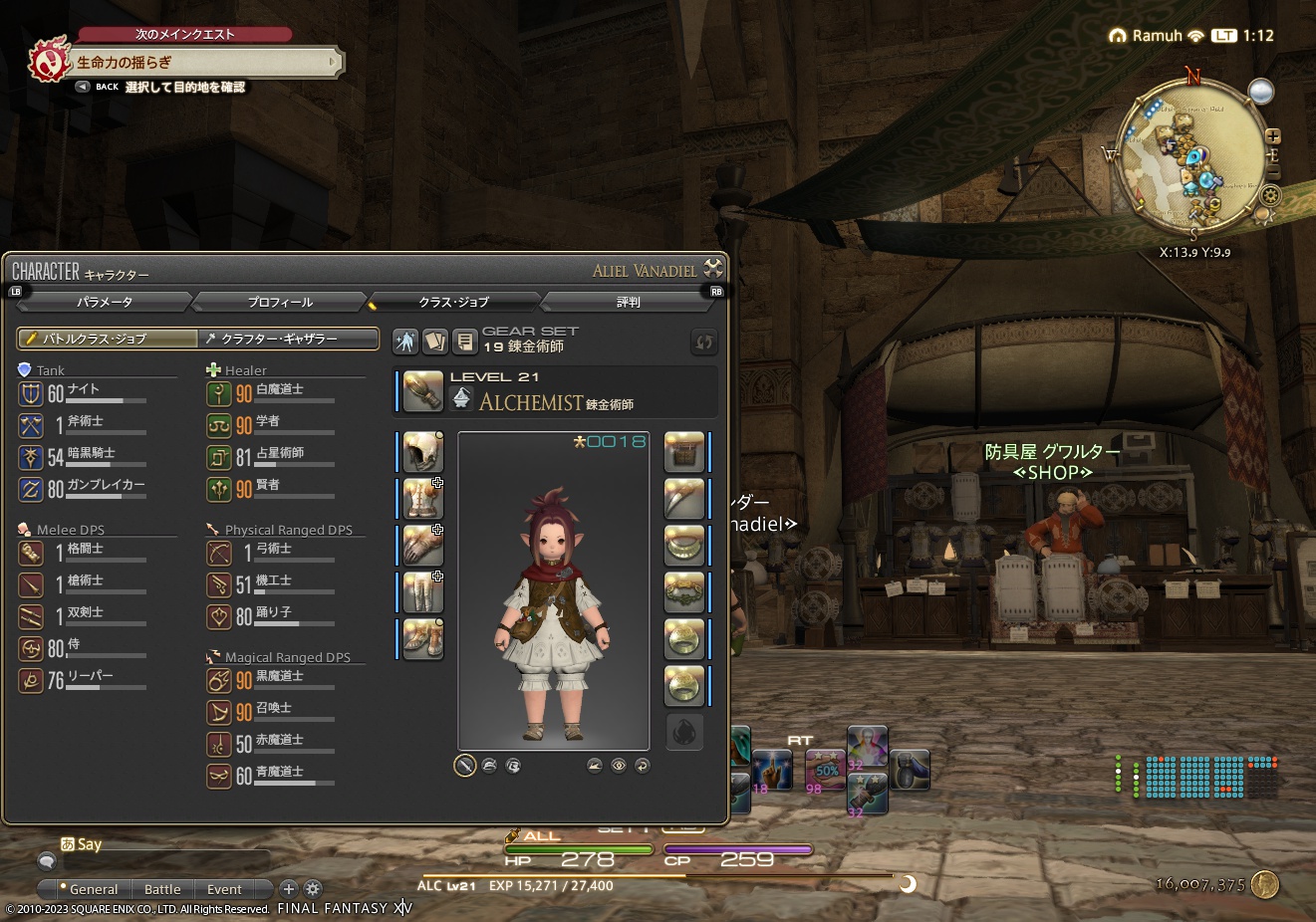This screenshot has height=922, width=1316.
Task: Toggle the eye display option under character model
Action: point(618,766)
